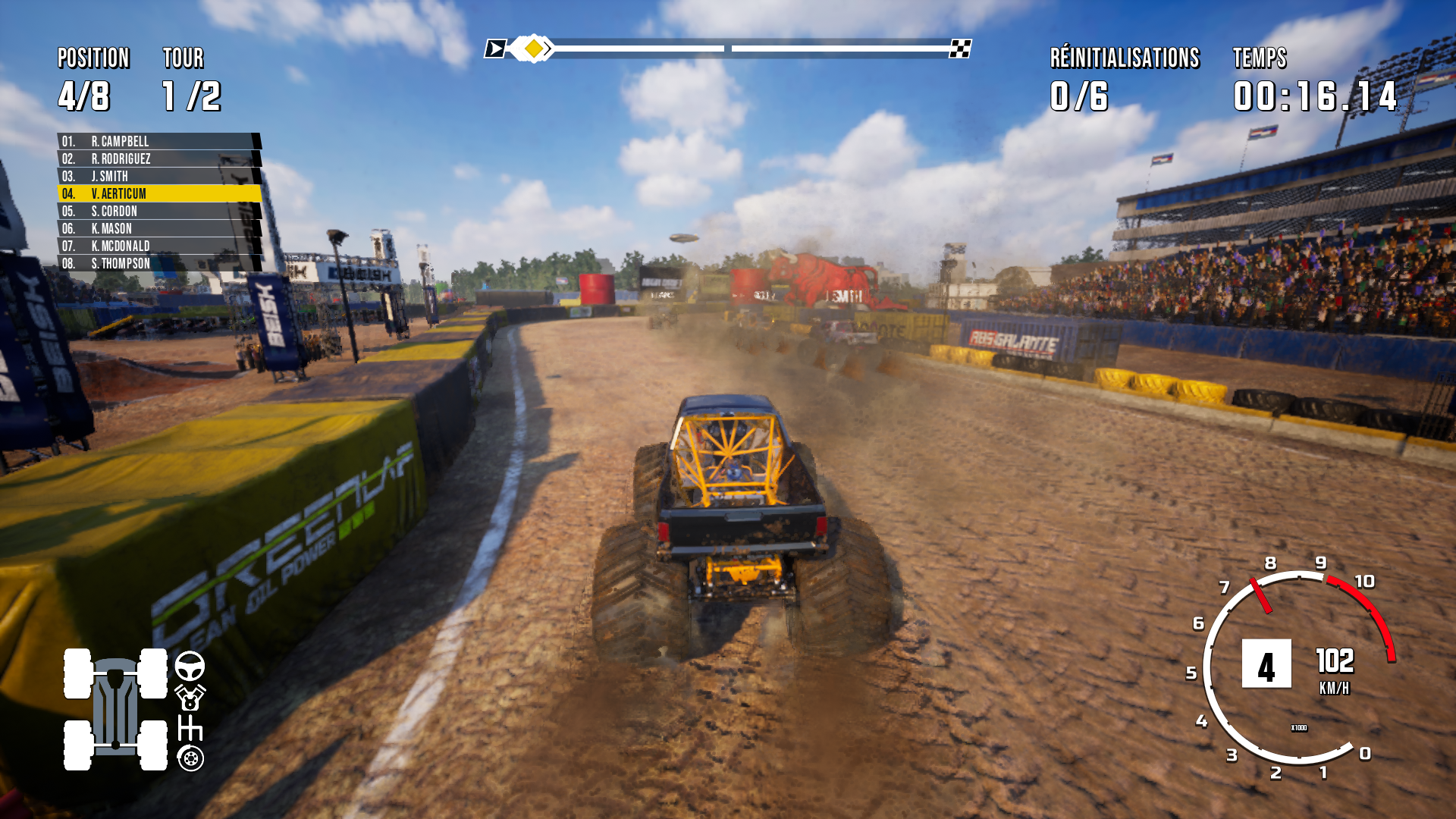Click the start flag on progress bar

click(495, 49)
